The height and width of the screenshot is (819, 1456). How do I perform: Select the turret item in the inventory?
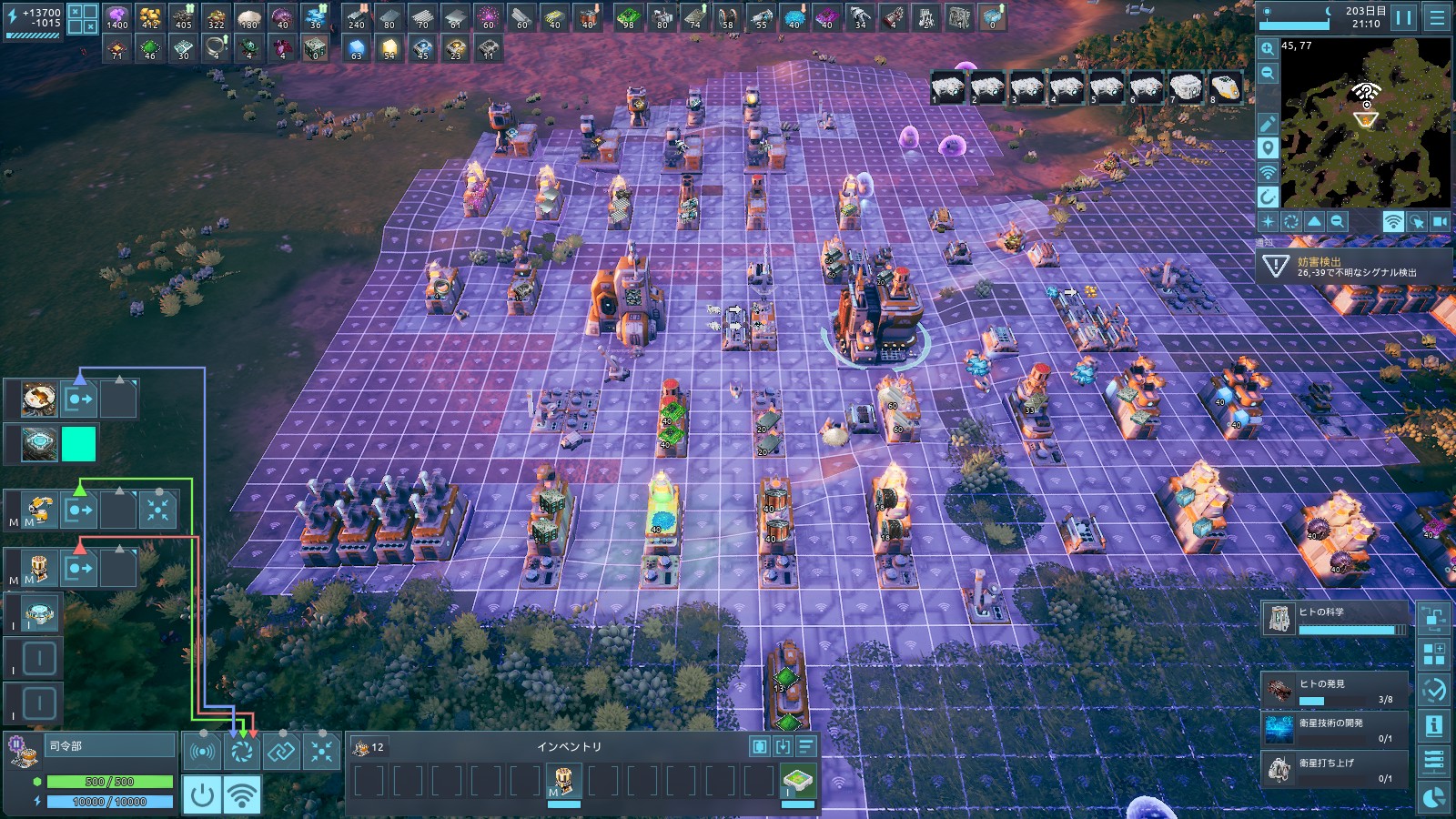[563, 781]
